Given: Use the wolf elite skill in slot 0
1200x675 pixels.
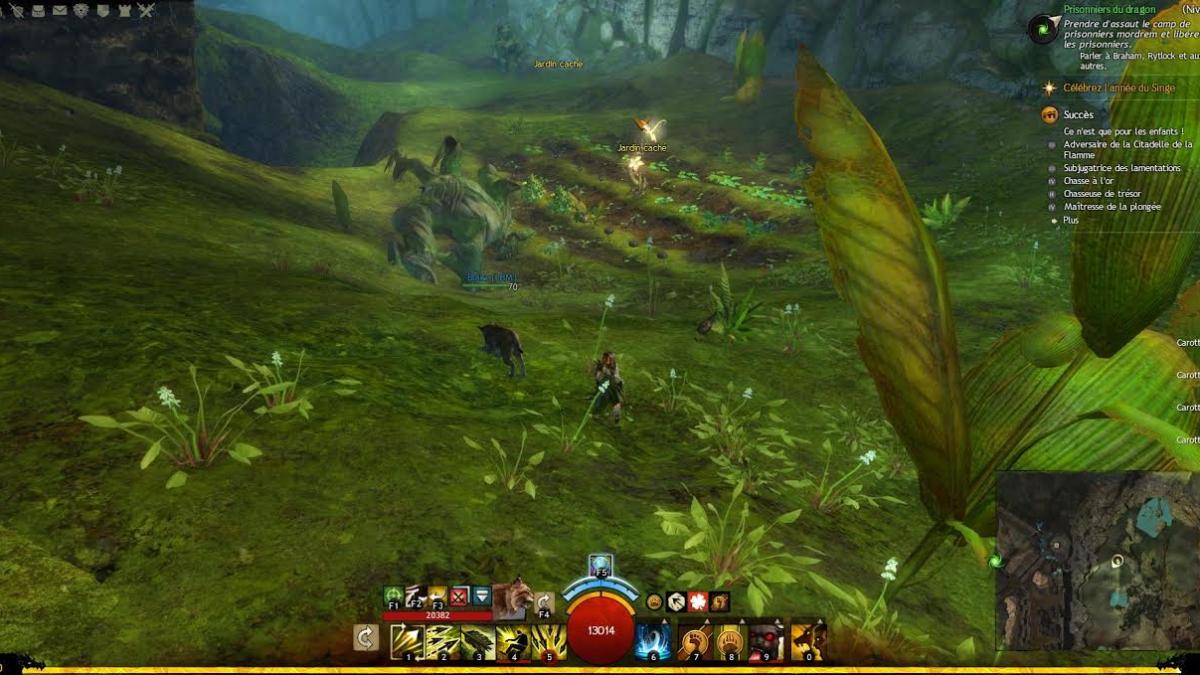Looking at the screenshot, I should click(x=808, y=641).
